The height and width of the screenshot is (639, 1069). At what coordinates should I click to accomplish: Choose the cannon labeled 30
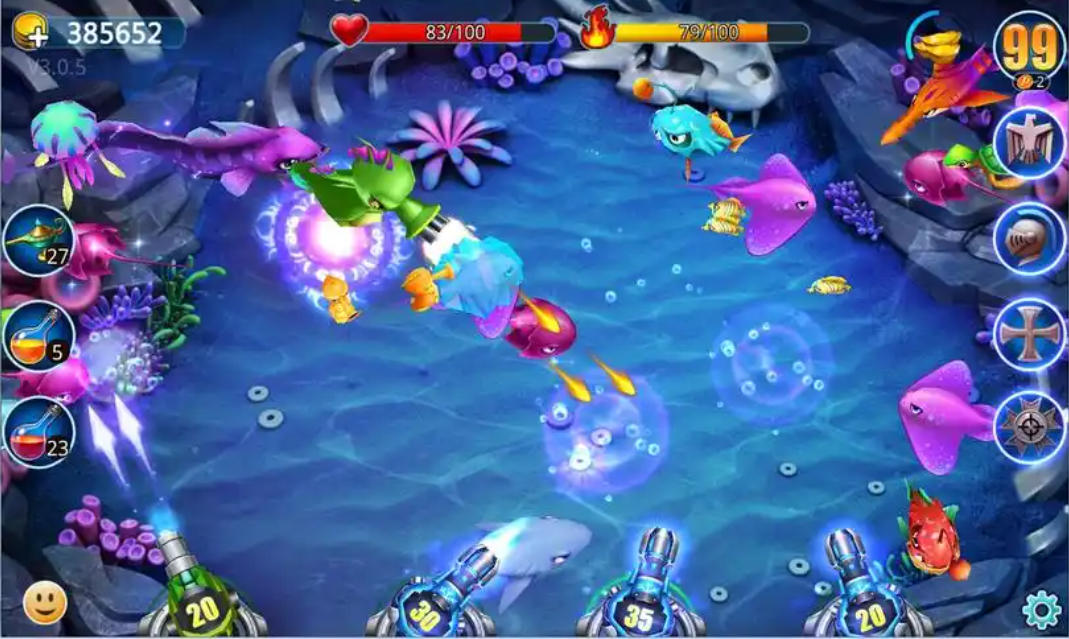coord(427,610)
